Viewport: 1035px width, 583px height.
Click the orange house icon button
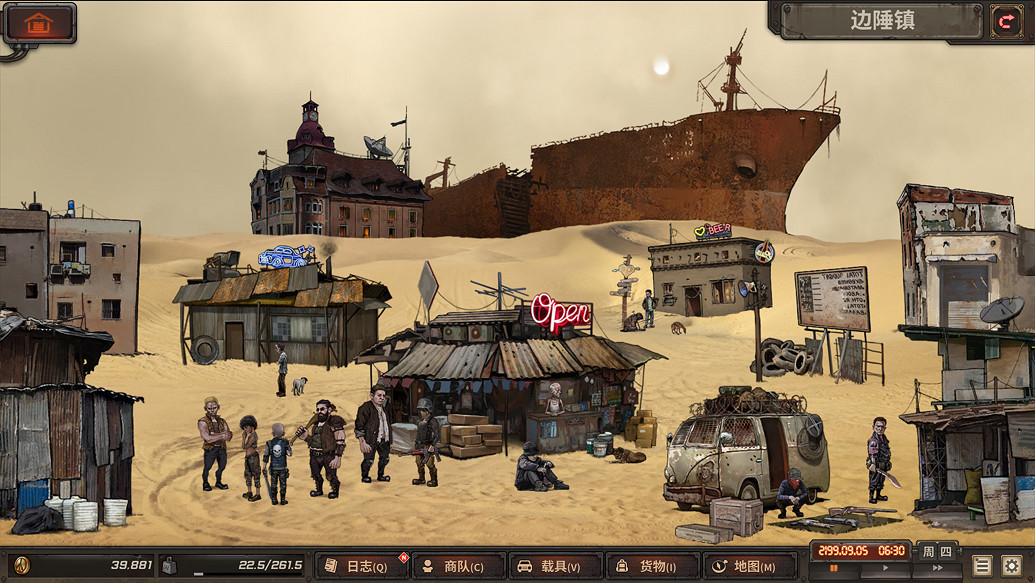point(39,23)
